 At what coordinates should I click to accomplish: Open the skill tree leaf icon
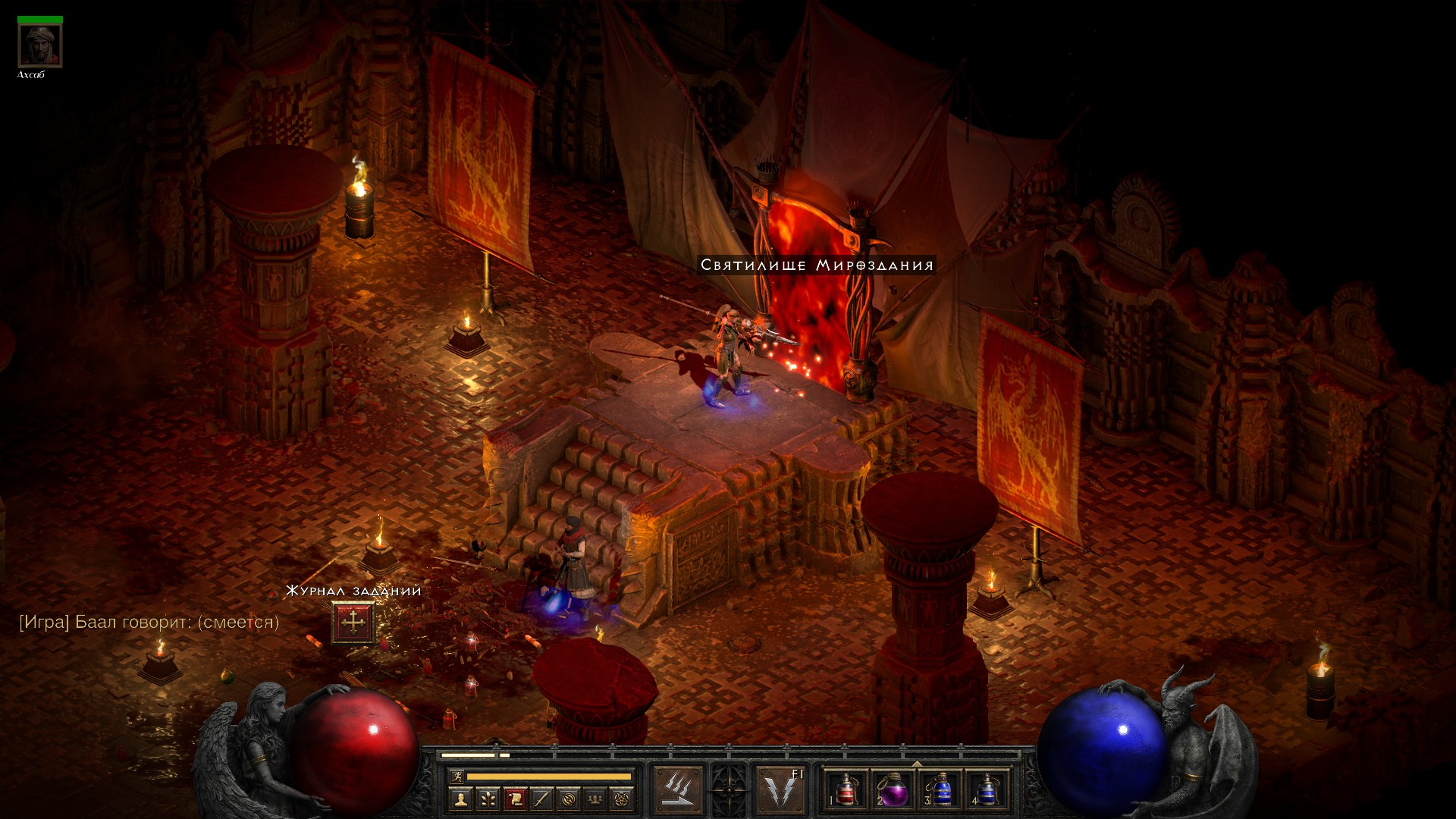pyautogui.click(x=488, y=799)
